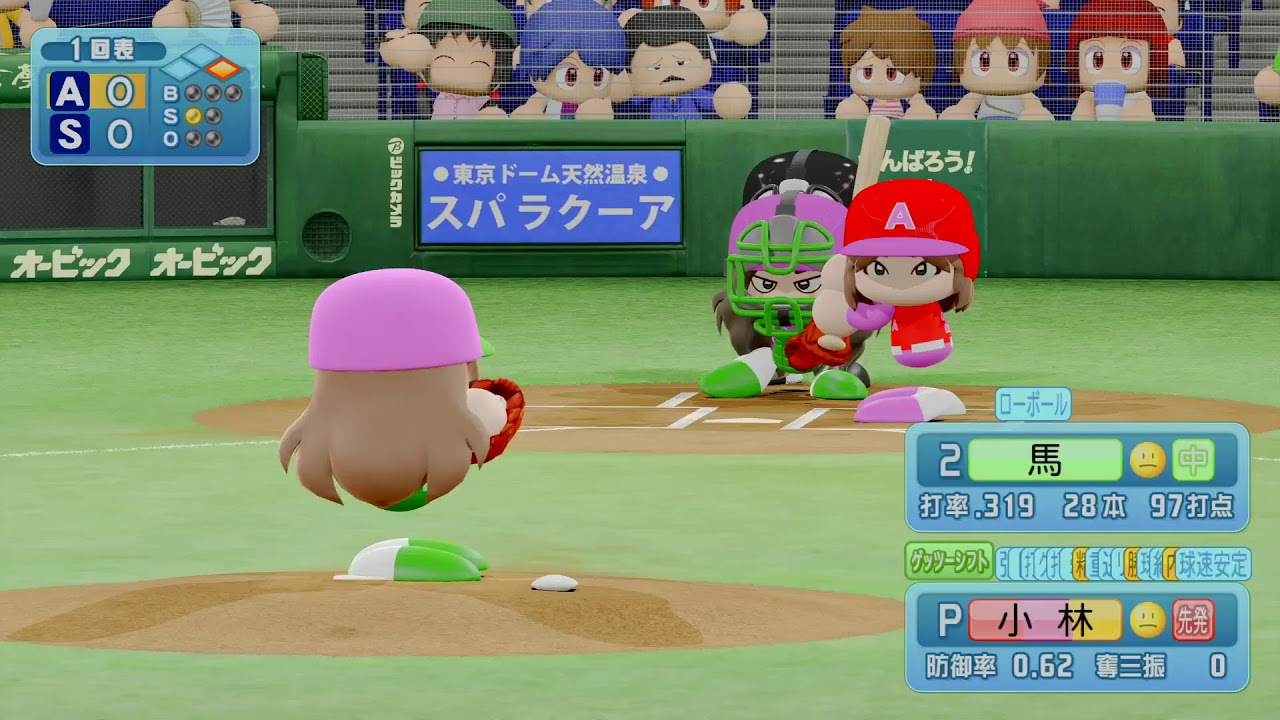Viewport: 1280px width, 720px height.
Task: Select the ゲッツーシフト fielding shift tag
Action: click(x=948, y=562)
